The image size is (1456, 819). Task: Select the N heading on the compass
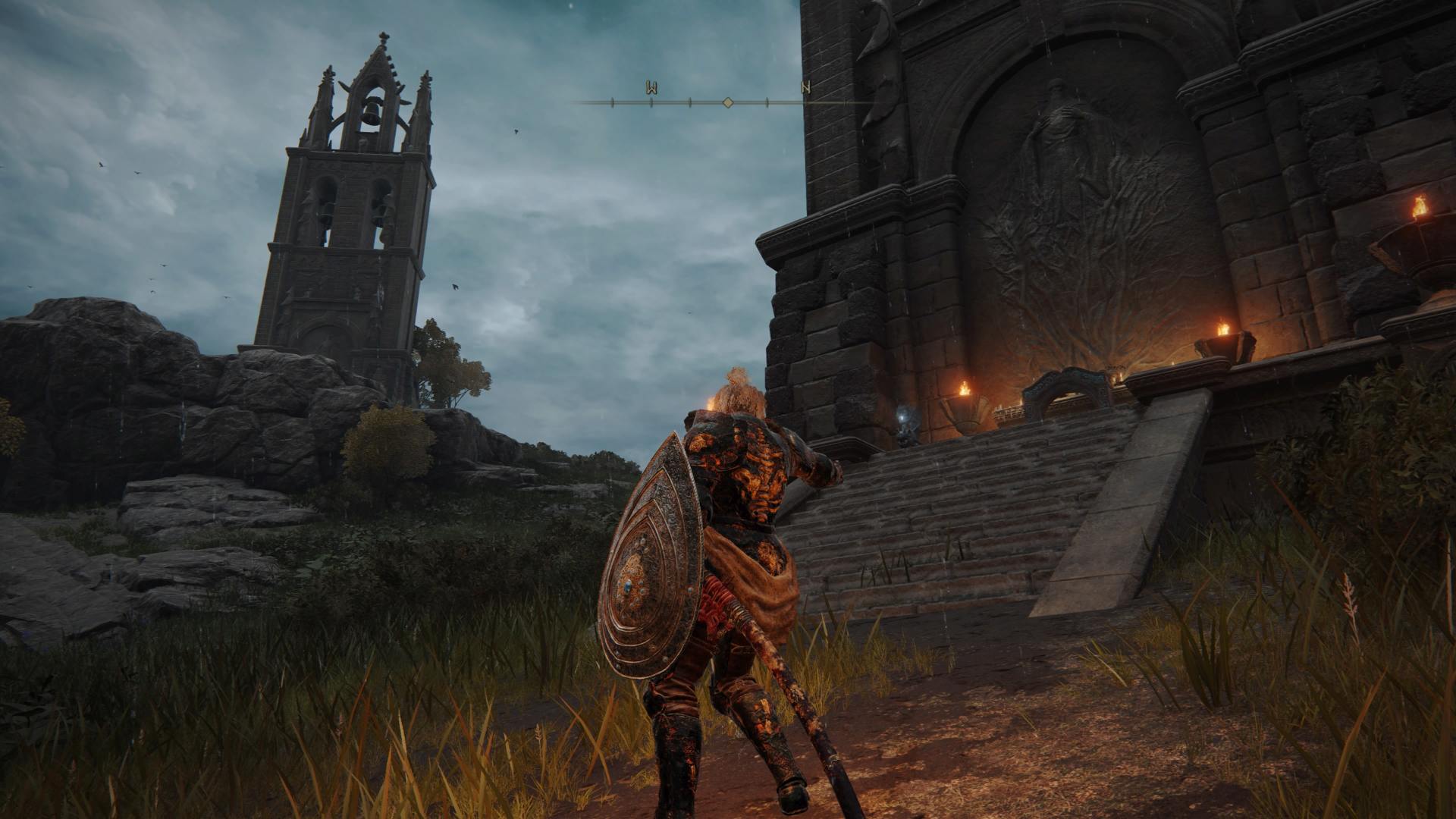coord(805,88)
